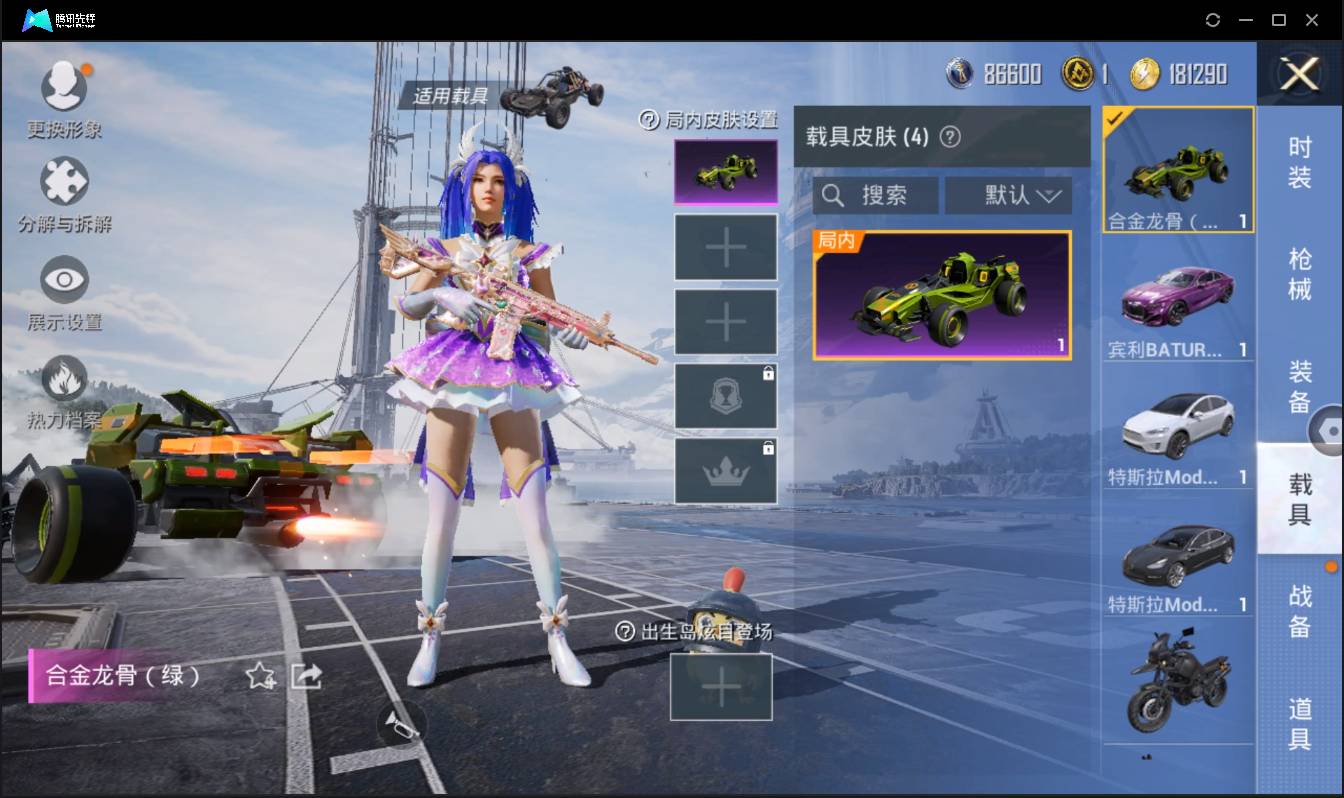
Task: Click the 搜索 search box
Action: [x=875, y=195]
